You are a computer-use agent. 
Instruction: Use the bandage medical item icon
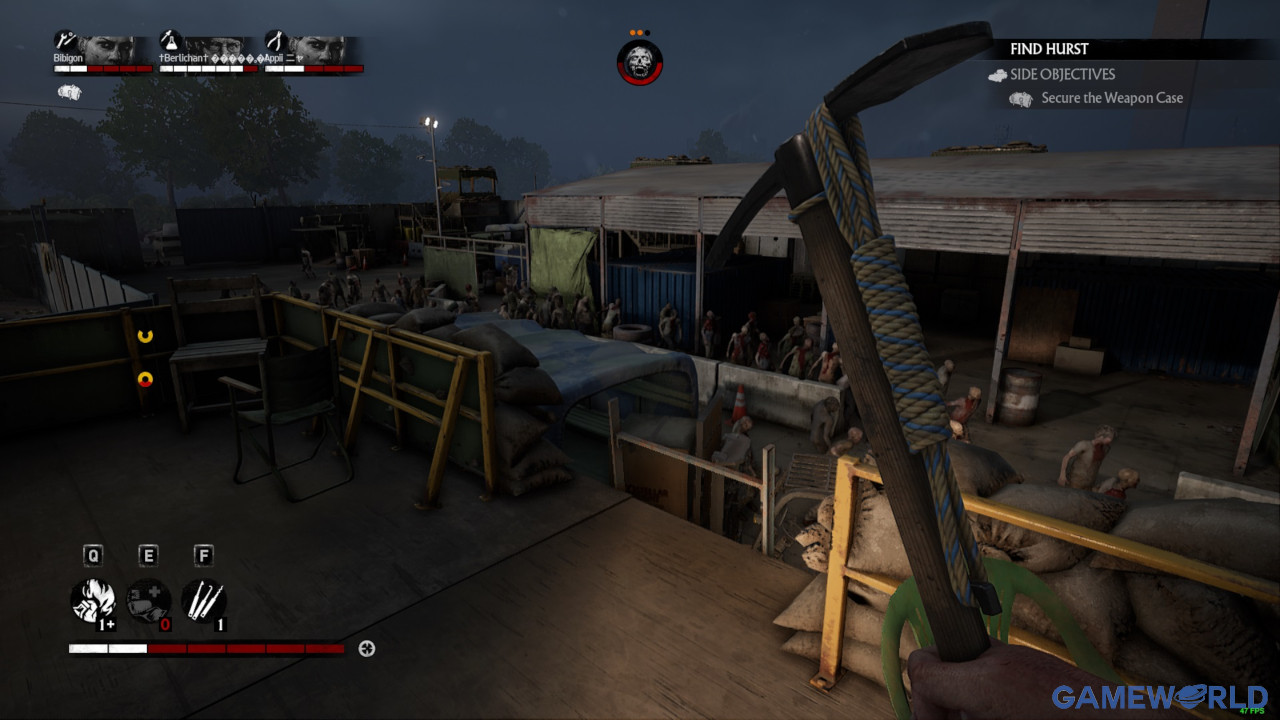click(148, 601)
